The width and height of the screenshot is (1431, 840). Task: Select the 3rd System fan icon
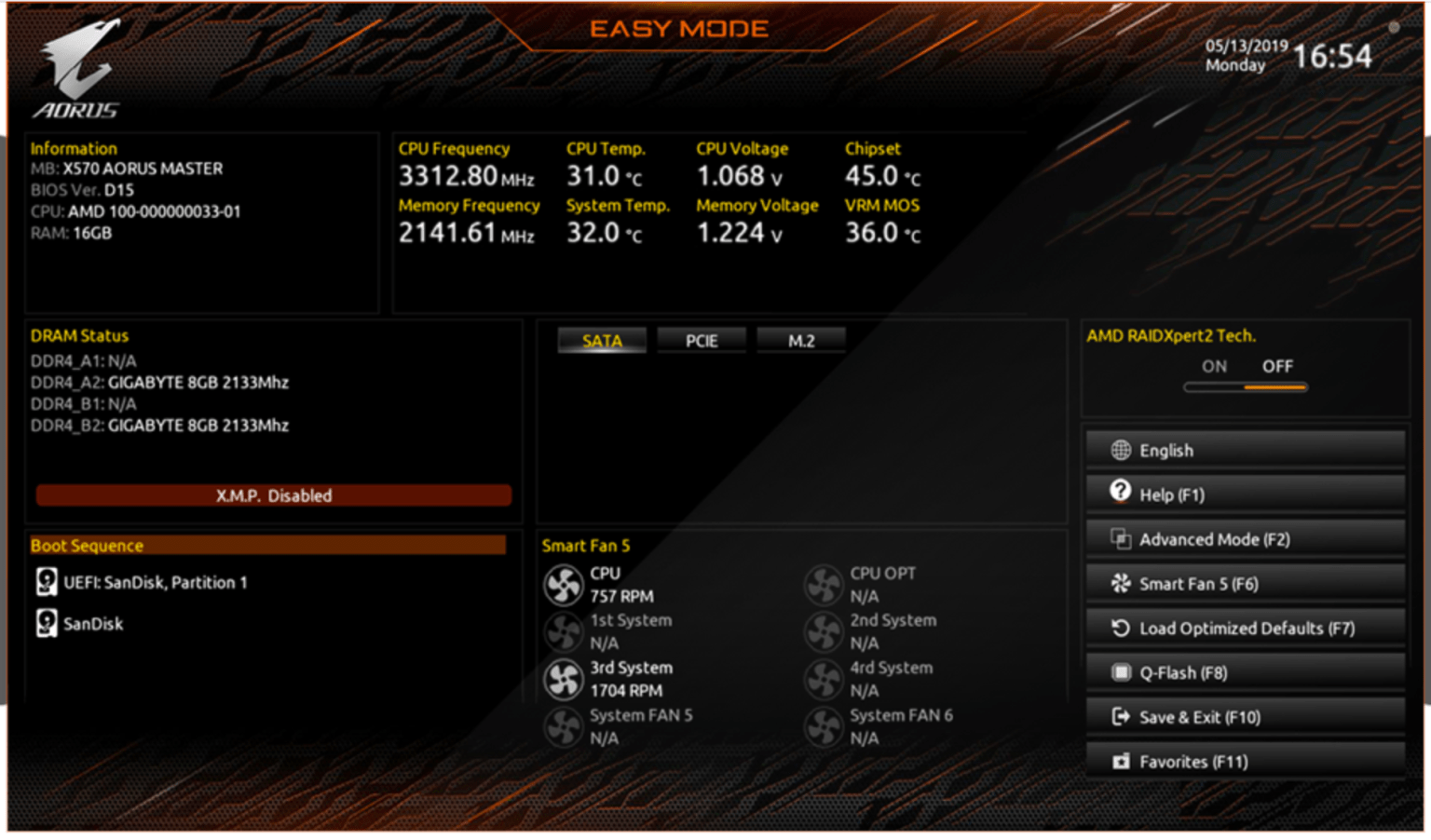coord(563,678)
